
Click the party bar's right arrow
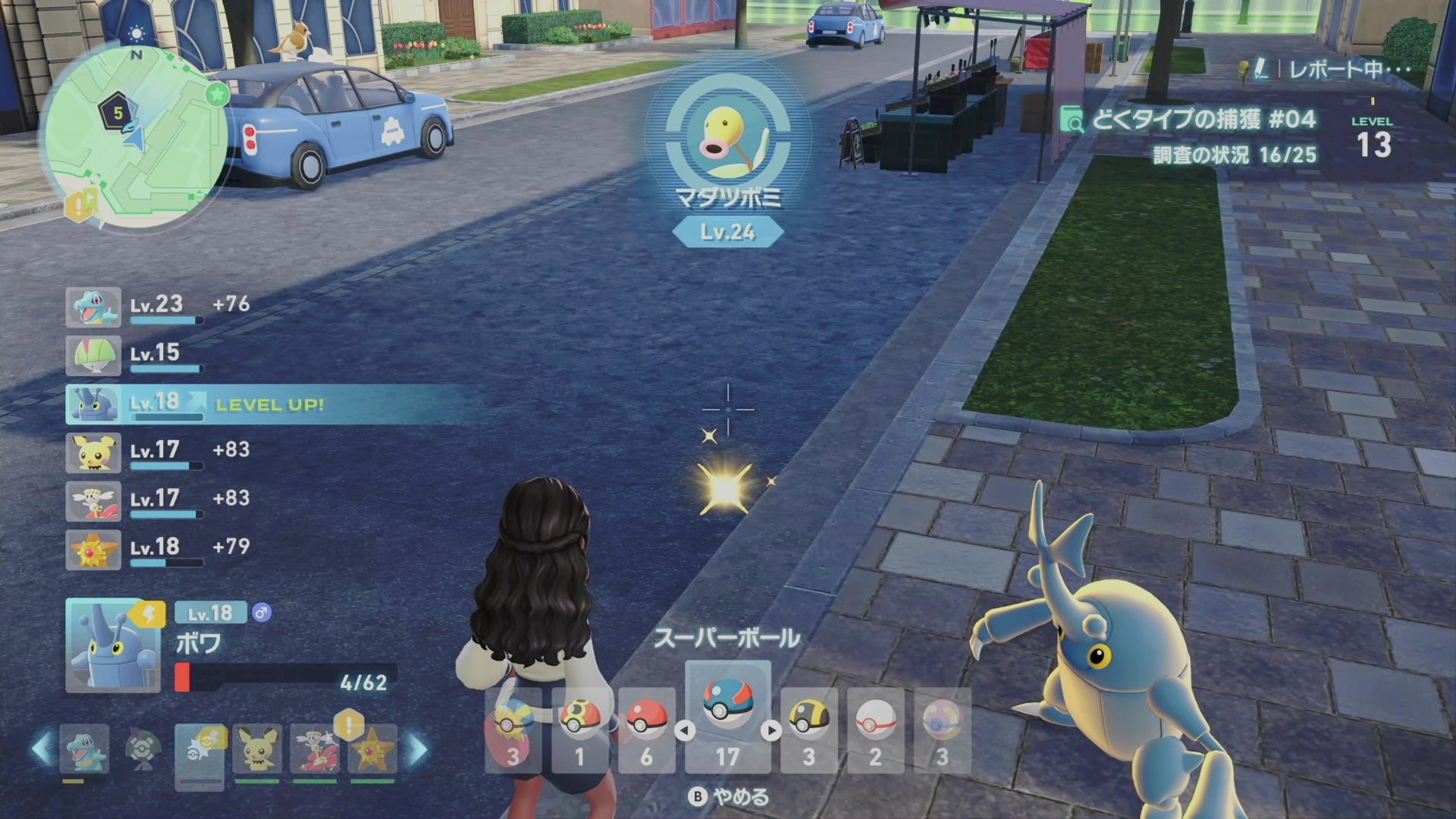point(418,749)
